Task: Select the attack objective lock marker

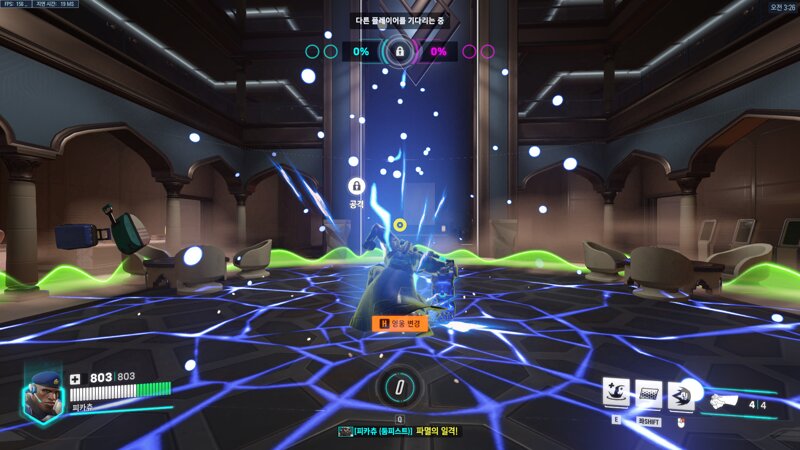Action: [355, 186]
